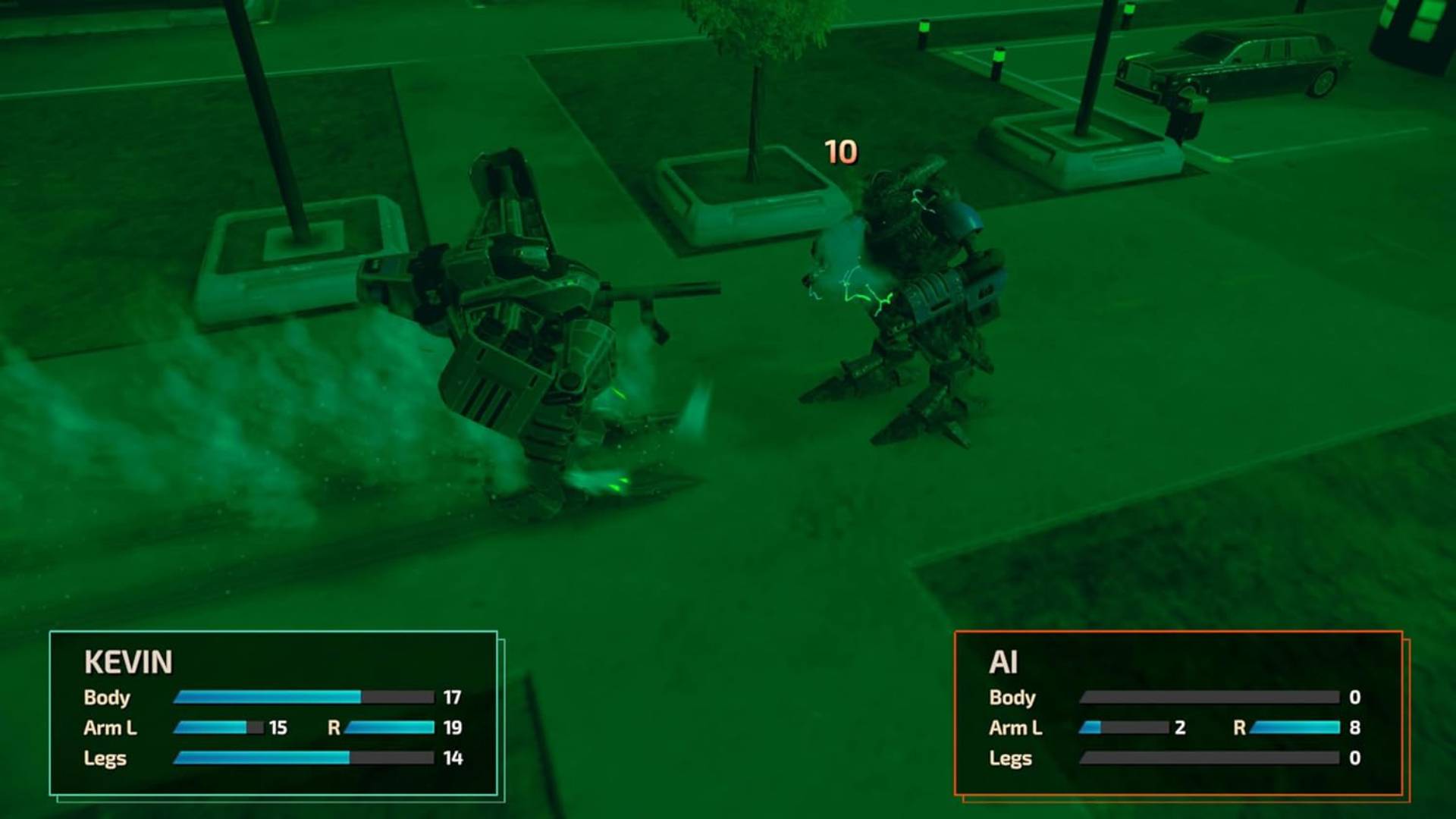The height and width of the screenshot is (819, 1456).
Task: Click KEVIN's right arm value 19
Action: click(x=453, y=726)
